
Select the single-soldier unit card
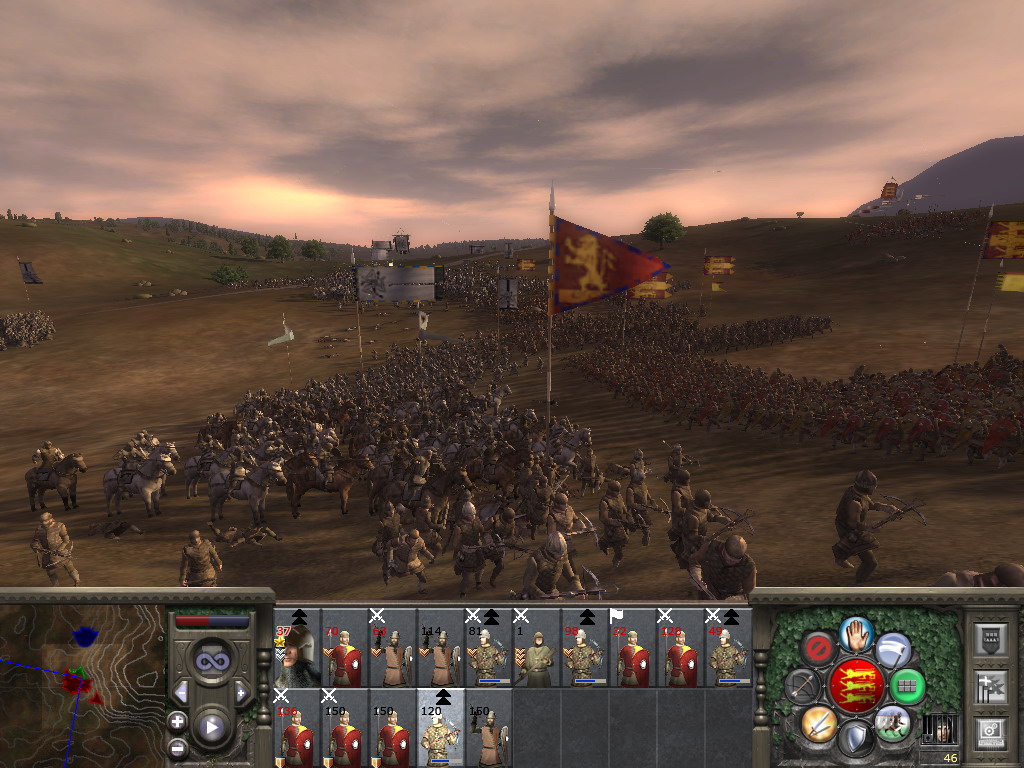pos(536,648)
